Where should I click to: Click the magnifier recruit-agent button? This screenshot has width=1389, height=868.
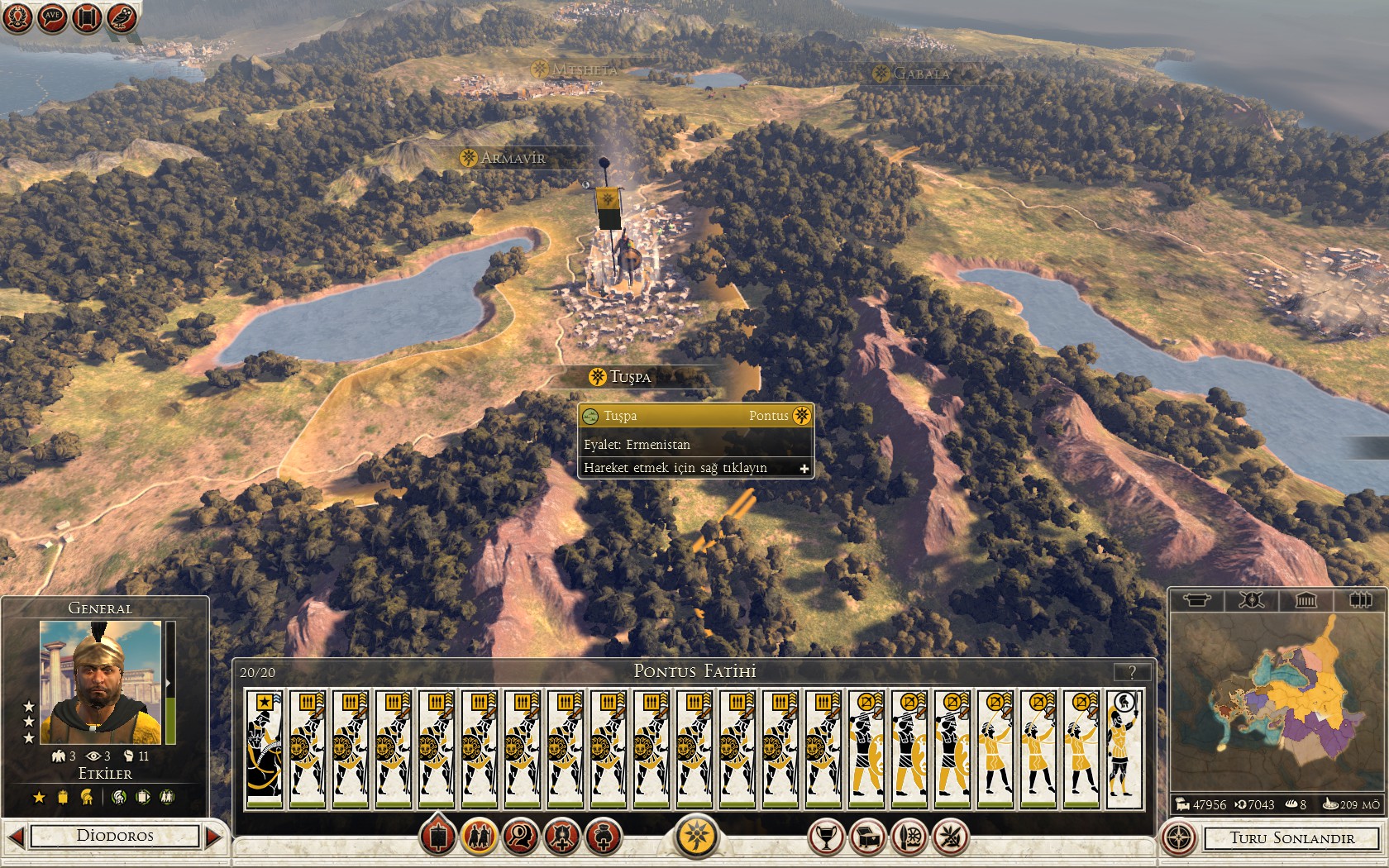[x=521, y=837]
